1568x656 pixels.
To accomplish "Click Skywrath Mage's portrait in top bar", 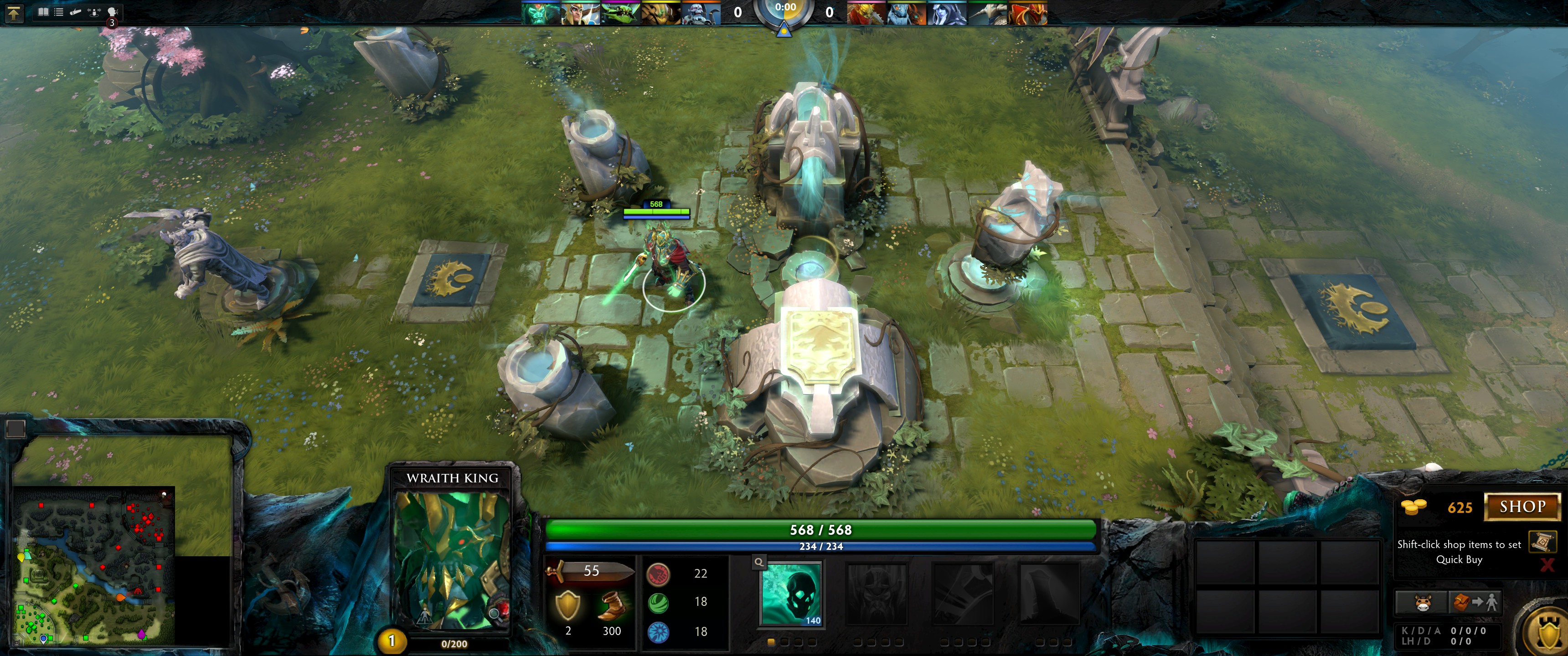I will [581, 13].
